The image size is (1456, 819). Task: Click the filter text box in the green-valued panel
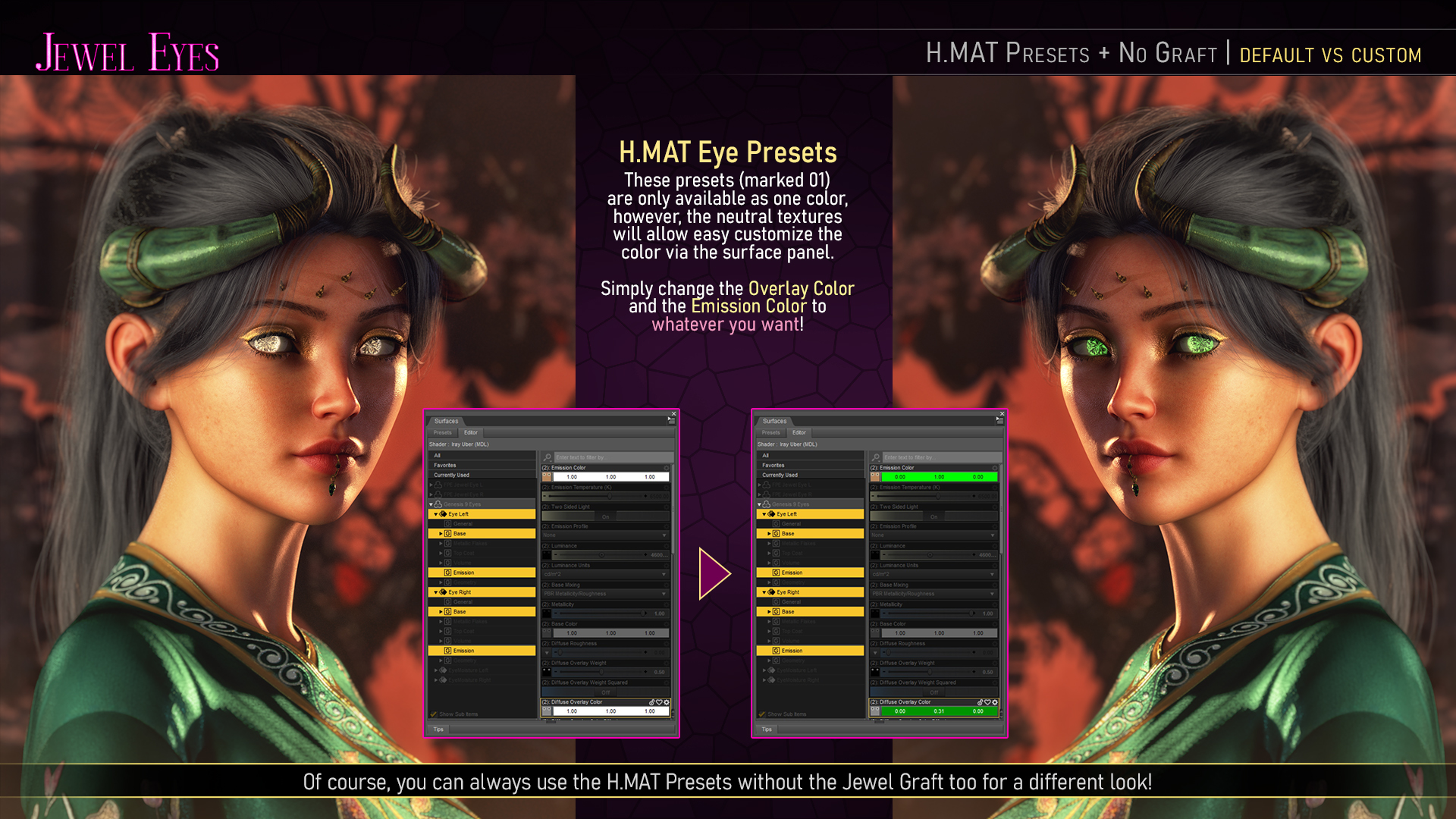coord(940,457)
